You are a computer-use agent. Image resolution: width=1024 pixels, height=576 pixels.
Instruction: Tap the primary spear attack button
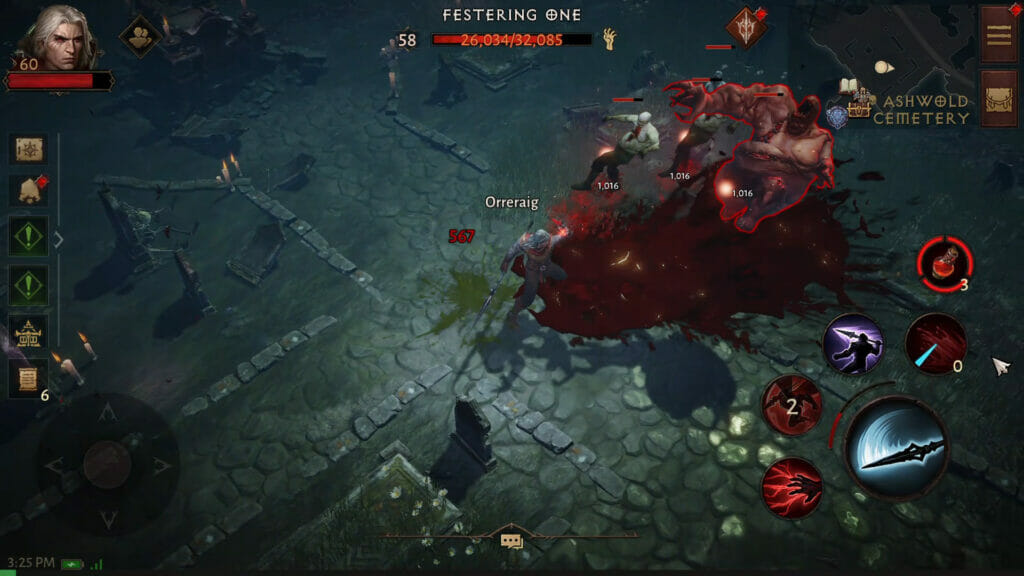click(x=896, y=447)
